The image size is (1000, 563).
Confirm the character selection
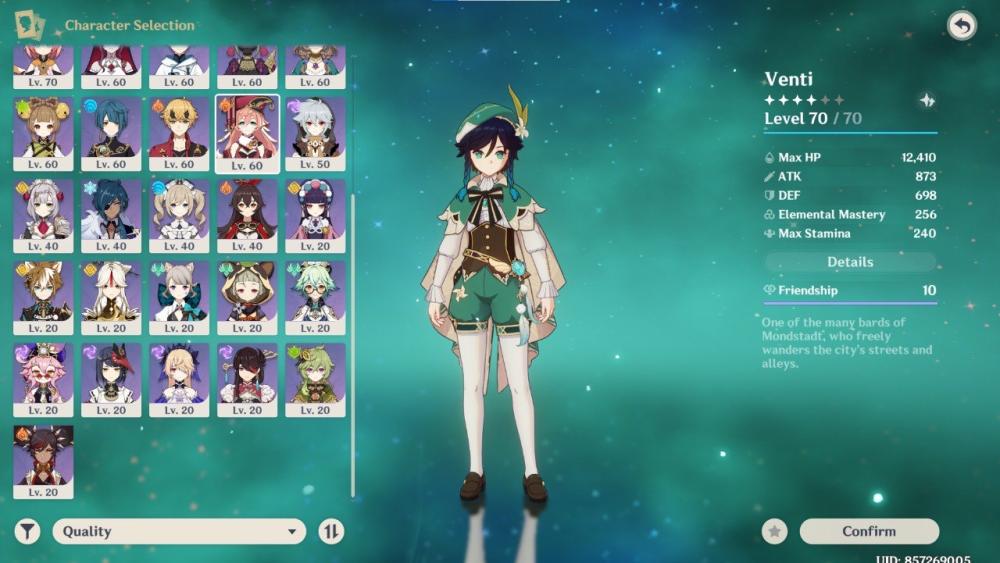(869, 531)
